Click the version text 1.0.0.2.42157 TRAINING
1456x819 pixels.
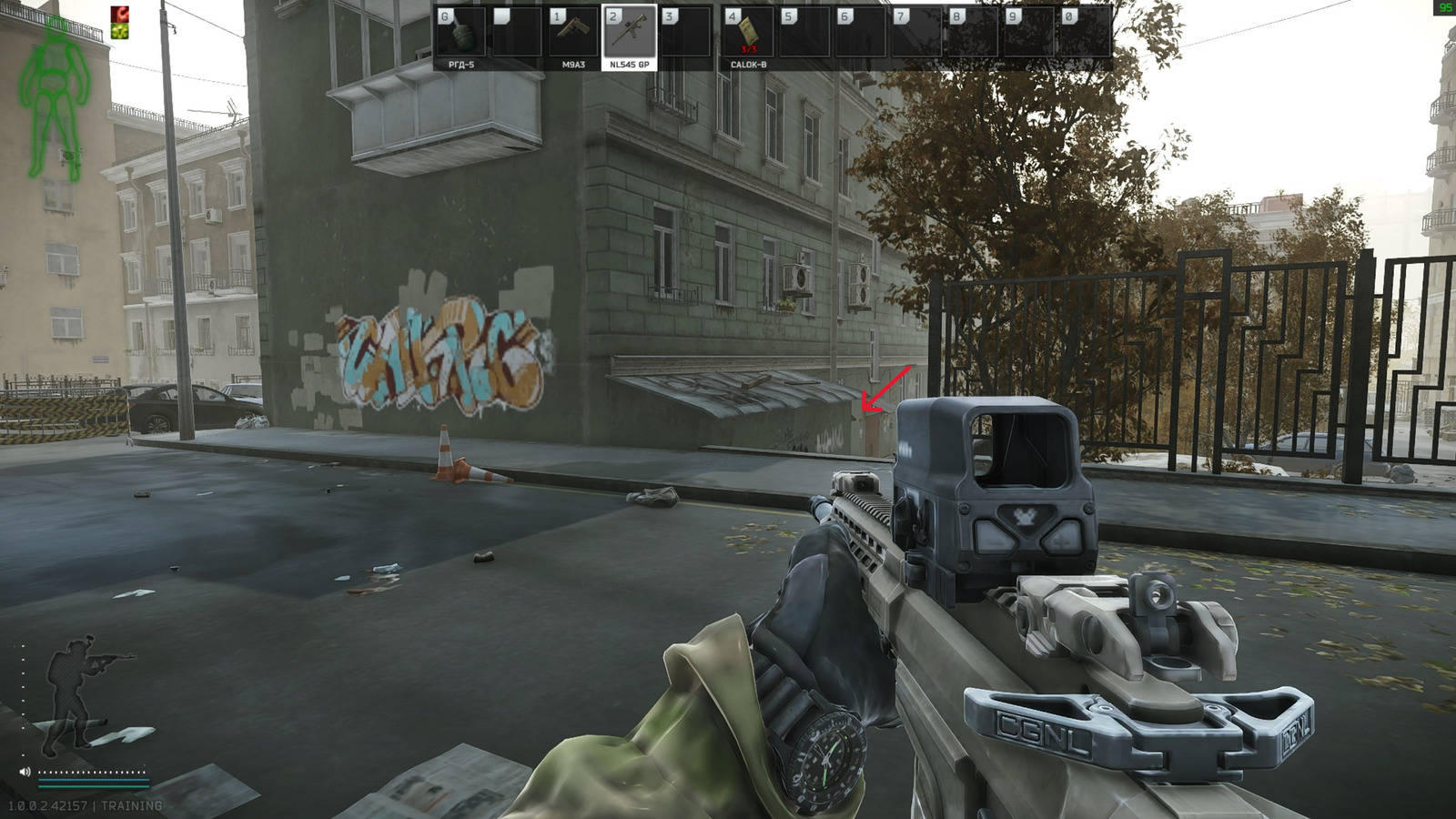(x=86, y=805)
